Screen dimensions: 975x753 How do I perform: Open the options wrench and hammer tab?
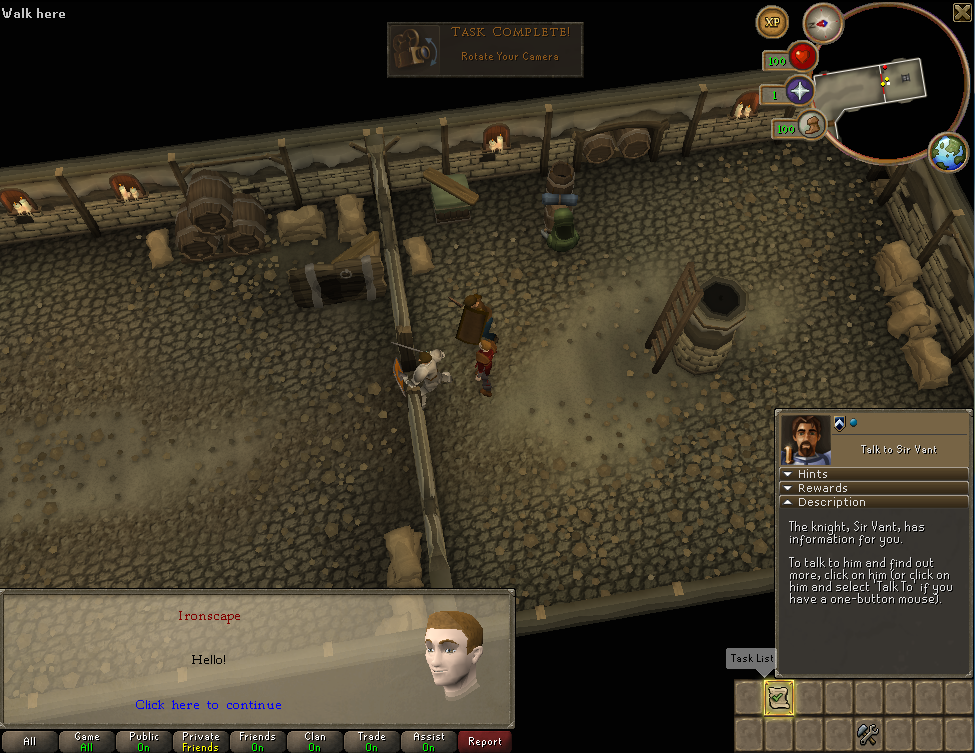pos(869,736)
